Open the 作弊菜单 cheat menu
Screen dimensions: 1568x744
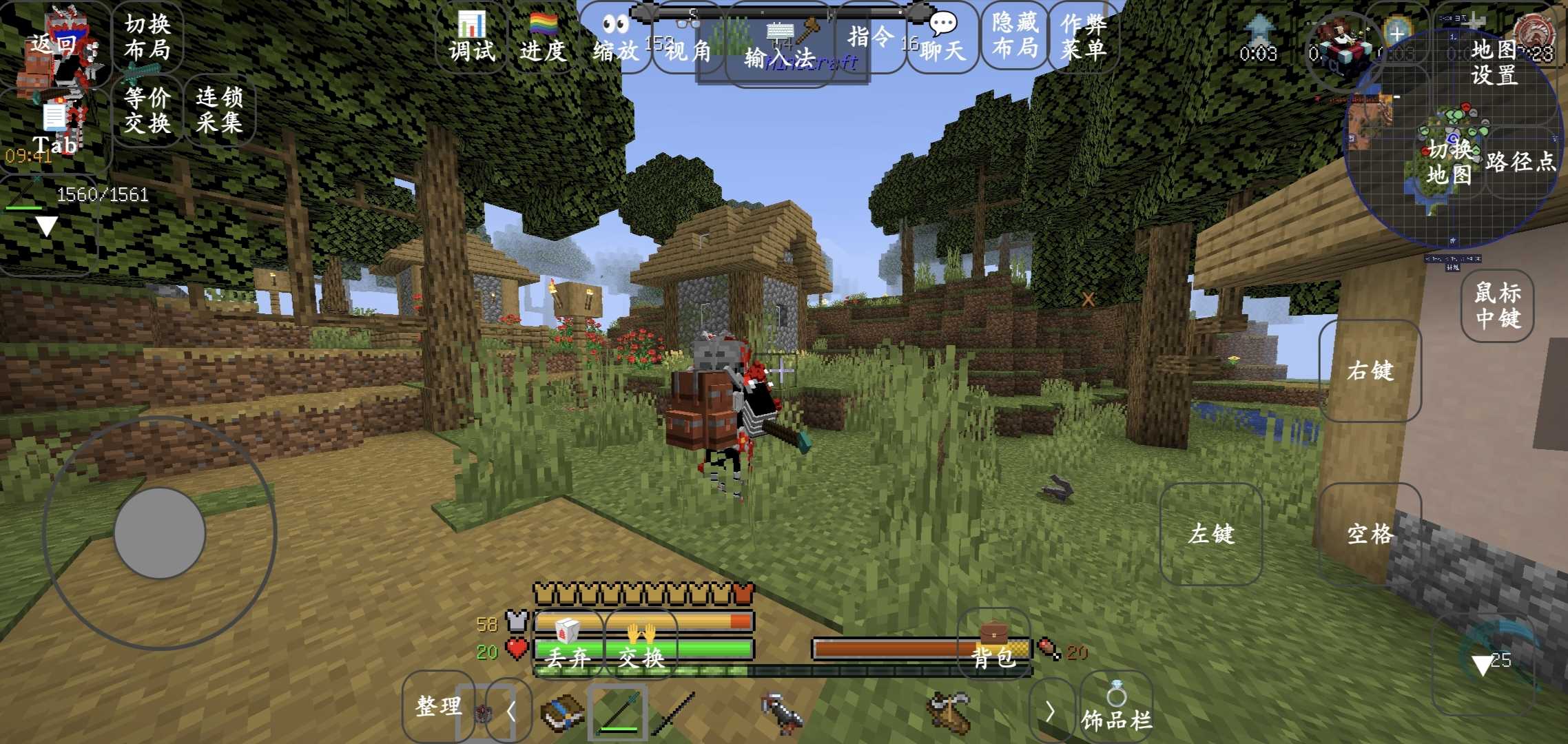pos(1084,37)
